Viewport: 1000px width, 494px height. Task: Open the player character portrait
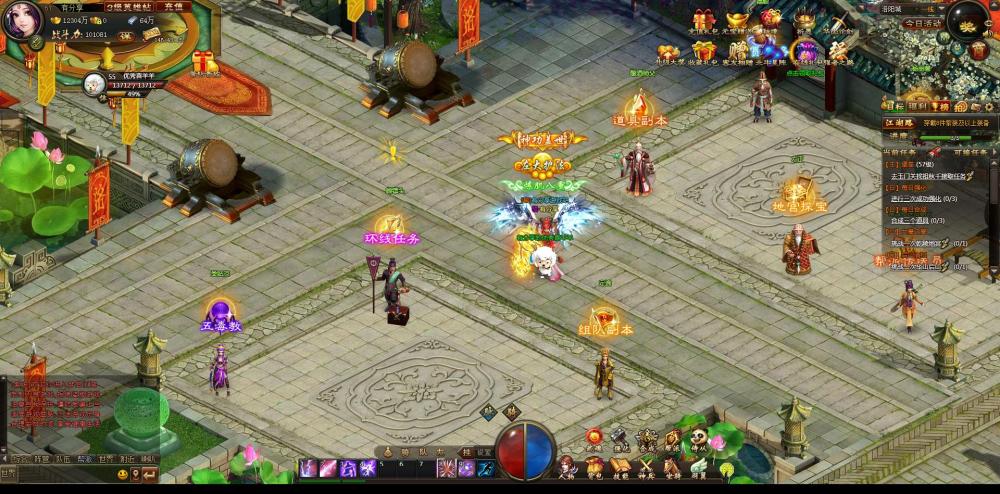21,19
